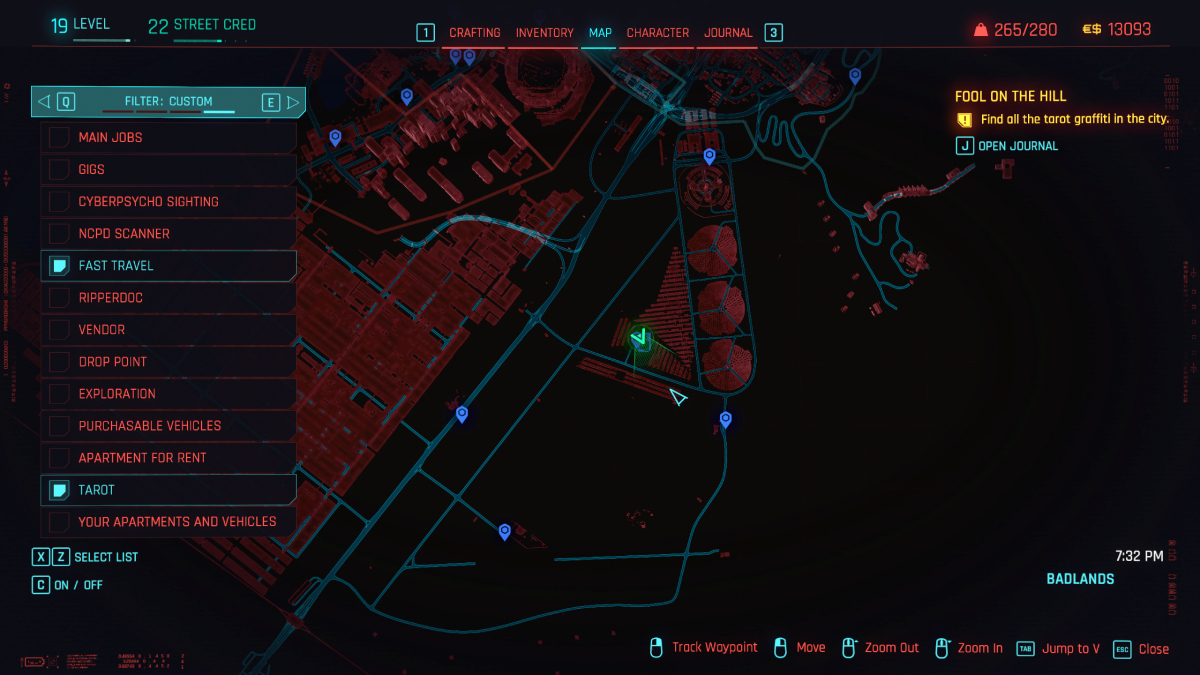Turn off the Tarot filter
Screen dimensions: 1200x675
[x=168, y=489]
